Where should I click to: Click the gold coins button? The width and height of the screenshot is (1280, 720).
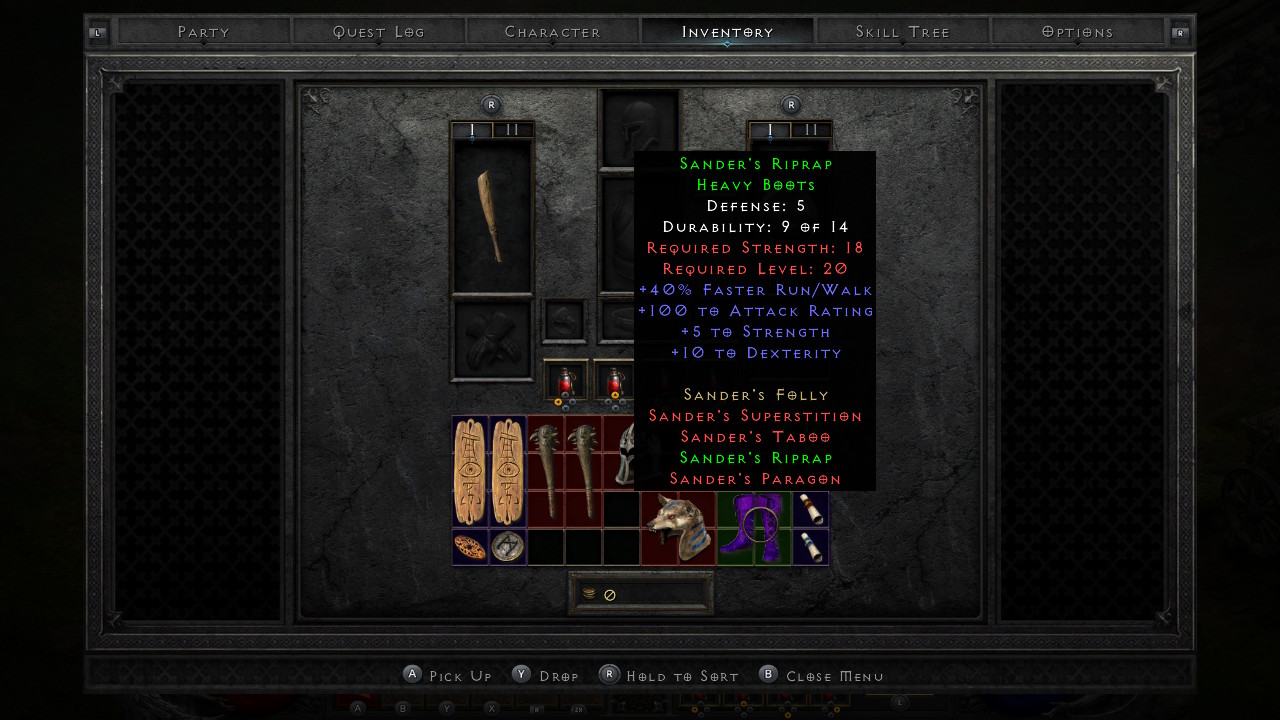point(590,594)
